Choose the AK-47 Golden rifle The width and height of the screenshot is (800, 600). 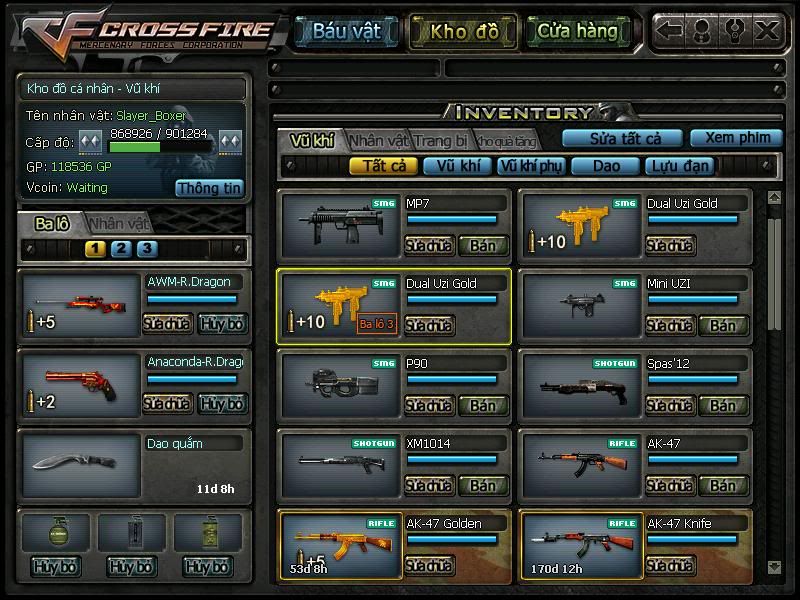tap(340, 545)
